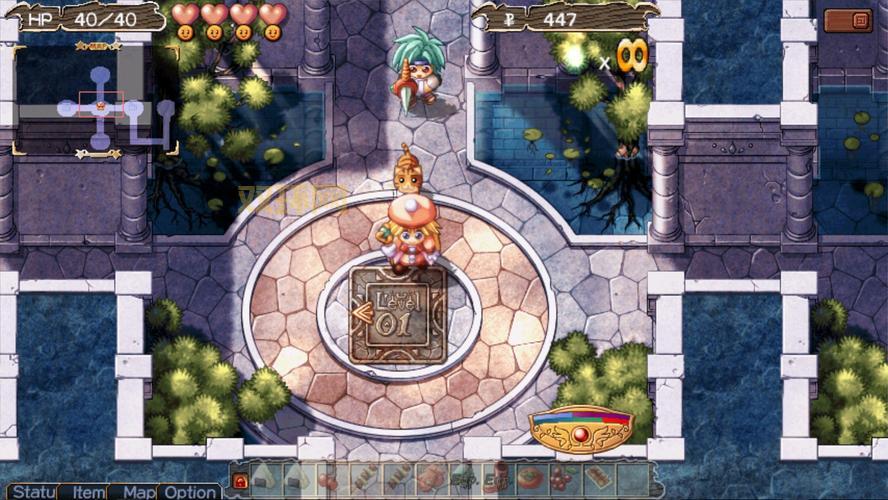Click the brown menu button in top-right corner
Screen dimensions: 888x500
(861, 20)
